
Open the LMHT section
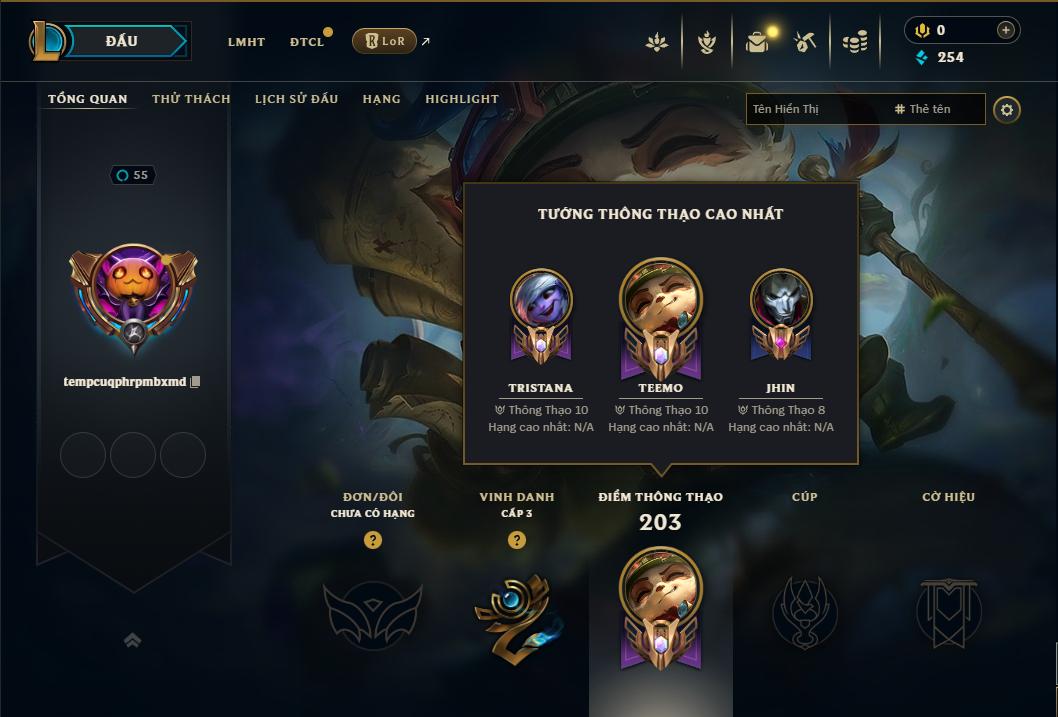point(246,42)
